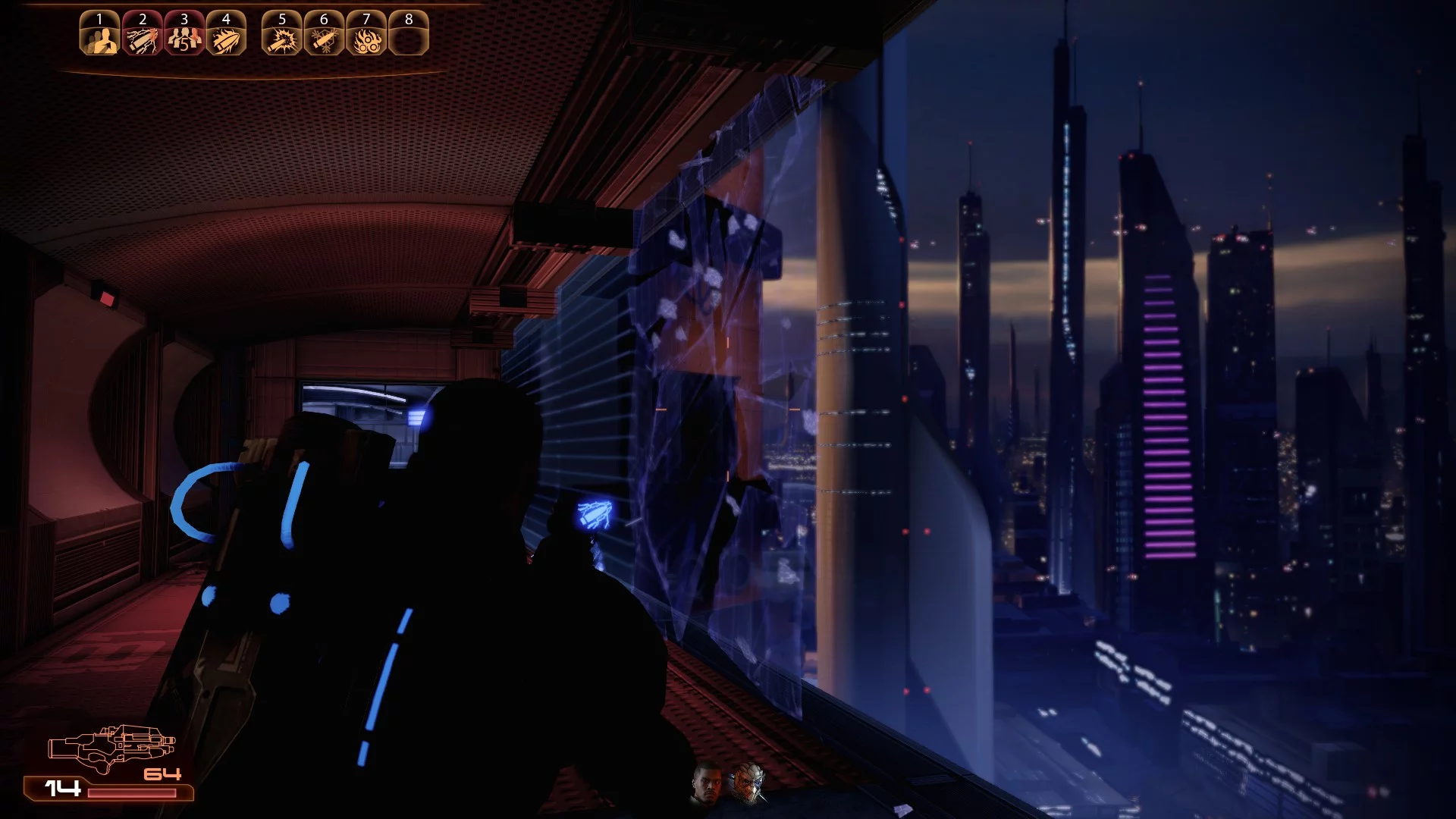This screenshot has width=1456, height=819.
Task: Select the turian squadmate portrait
Action: tap(746, 783)
